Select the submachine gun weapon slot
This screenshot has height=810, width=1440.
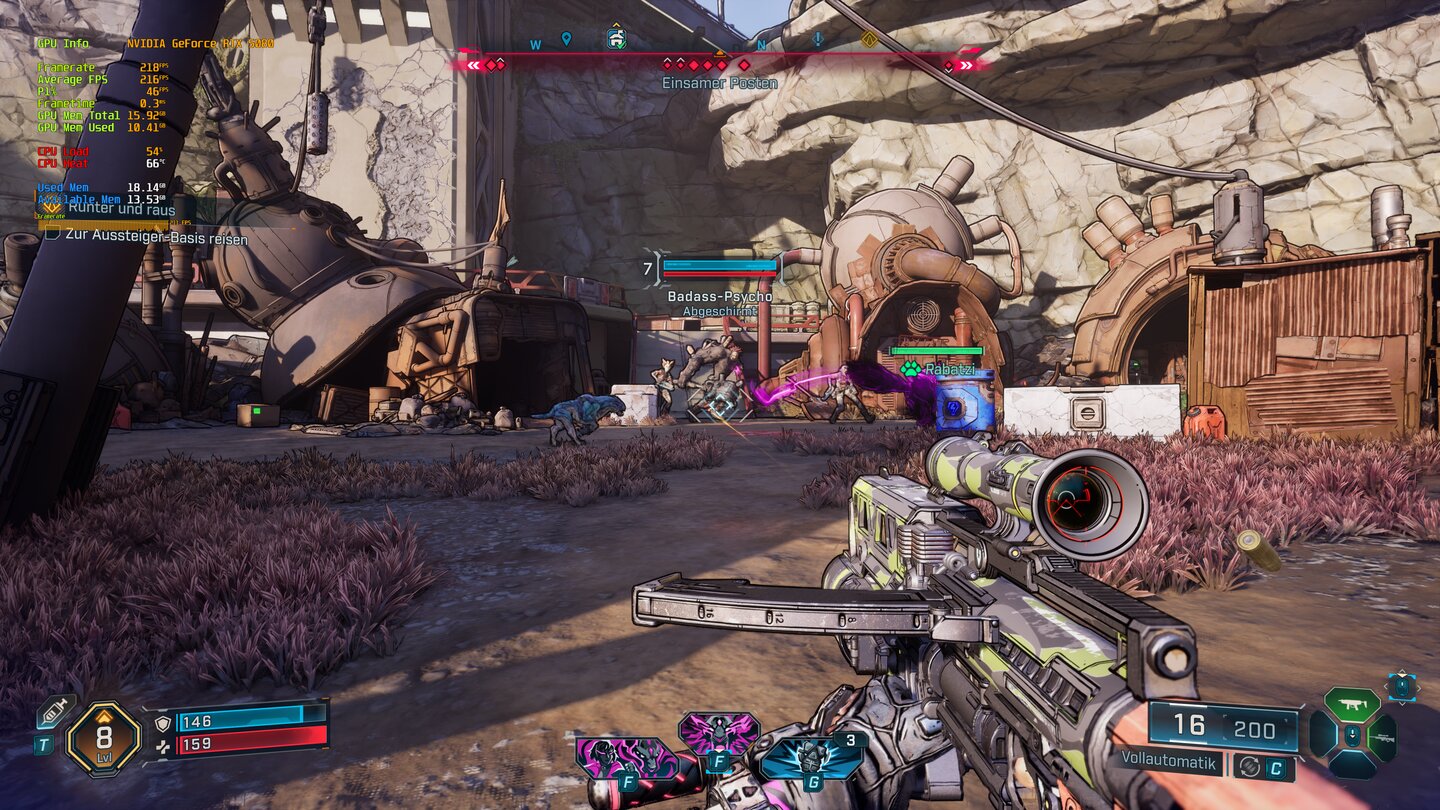pyautogui.click(x=1352, y=704)
